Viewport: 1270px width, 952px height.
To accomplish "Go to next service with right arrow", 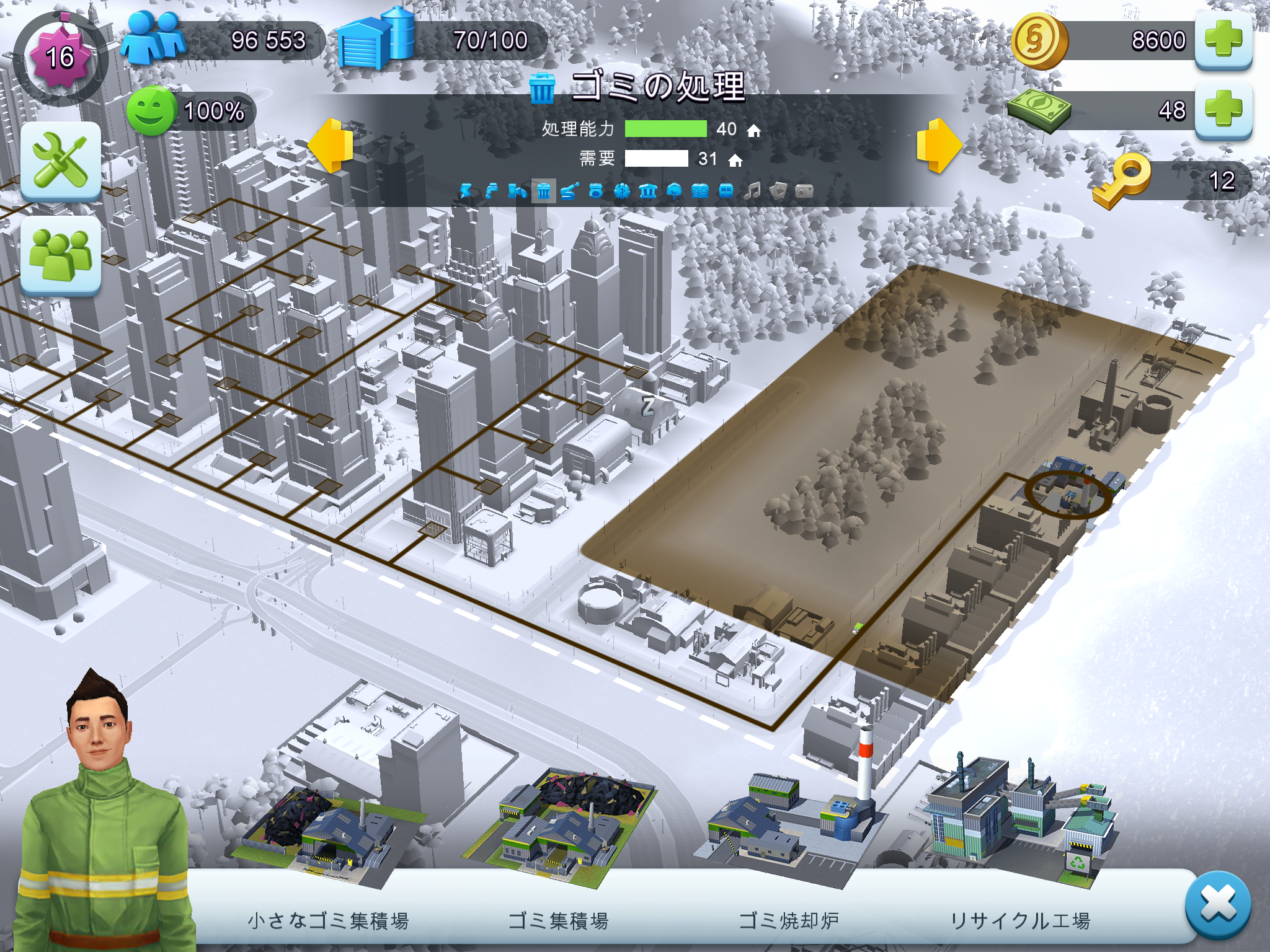I will [x=939, y=145].
